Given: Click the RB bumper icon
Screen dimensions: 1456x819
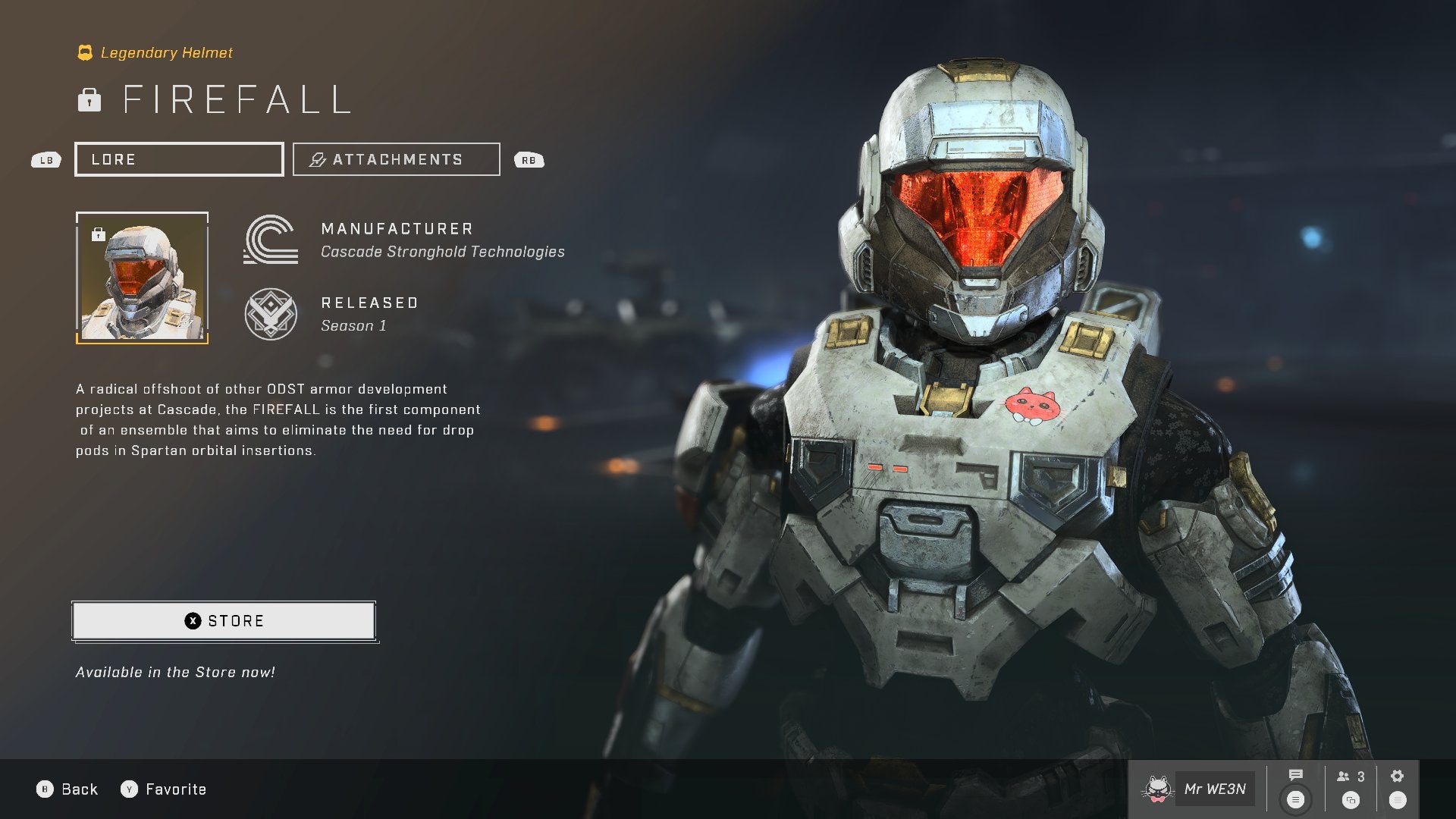Looking at the screenshot, I should pos(529,160).
